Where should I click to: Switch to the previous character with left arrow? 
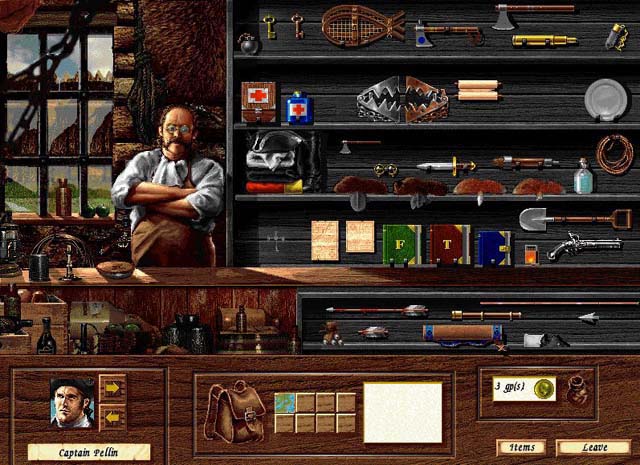pos(112,415)
